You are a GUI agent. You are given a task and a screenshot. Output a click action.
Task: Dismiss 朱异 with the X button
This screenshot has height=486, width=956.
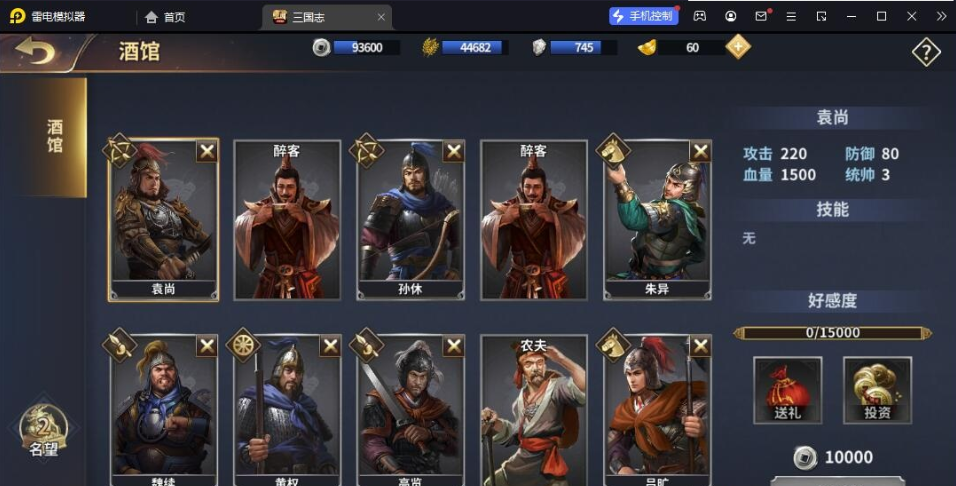(701, 151)
